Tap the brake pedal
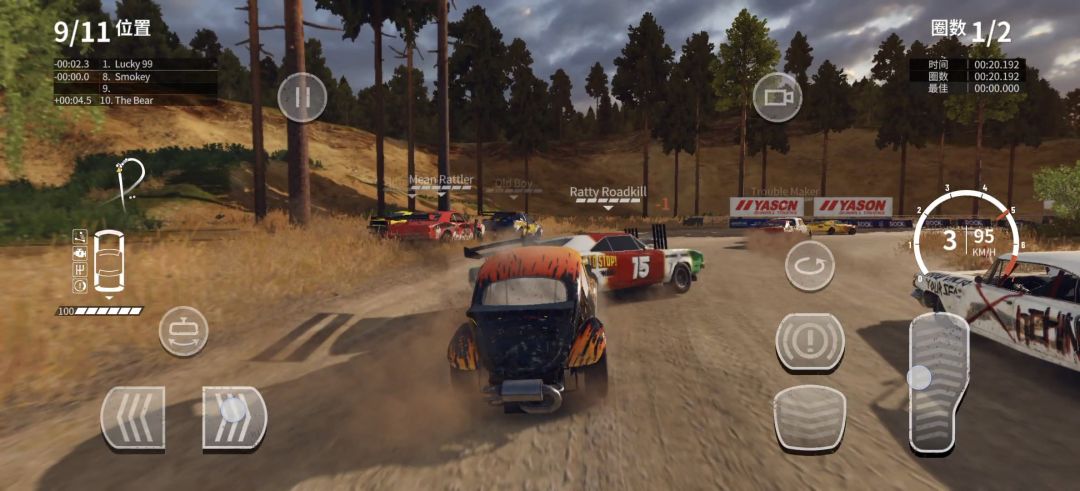Viewport: 1080px width, 491px height. pyautogui.click(x=809, y=417)
